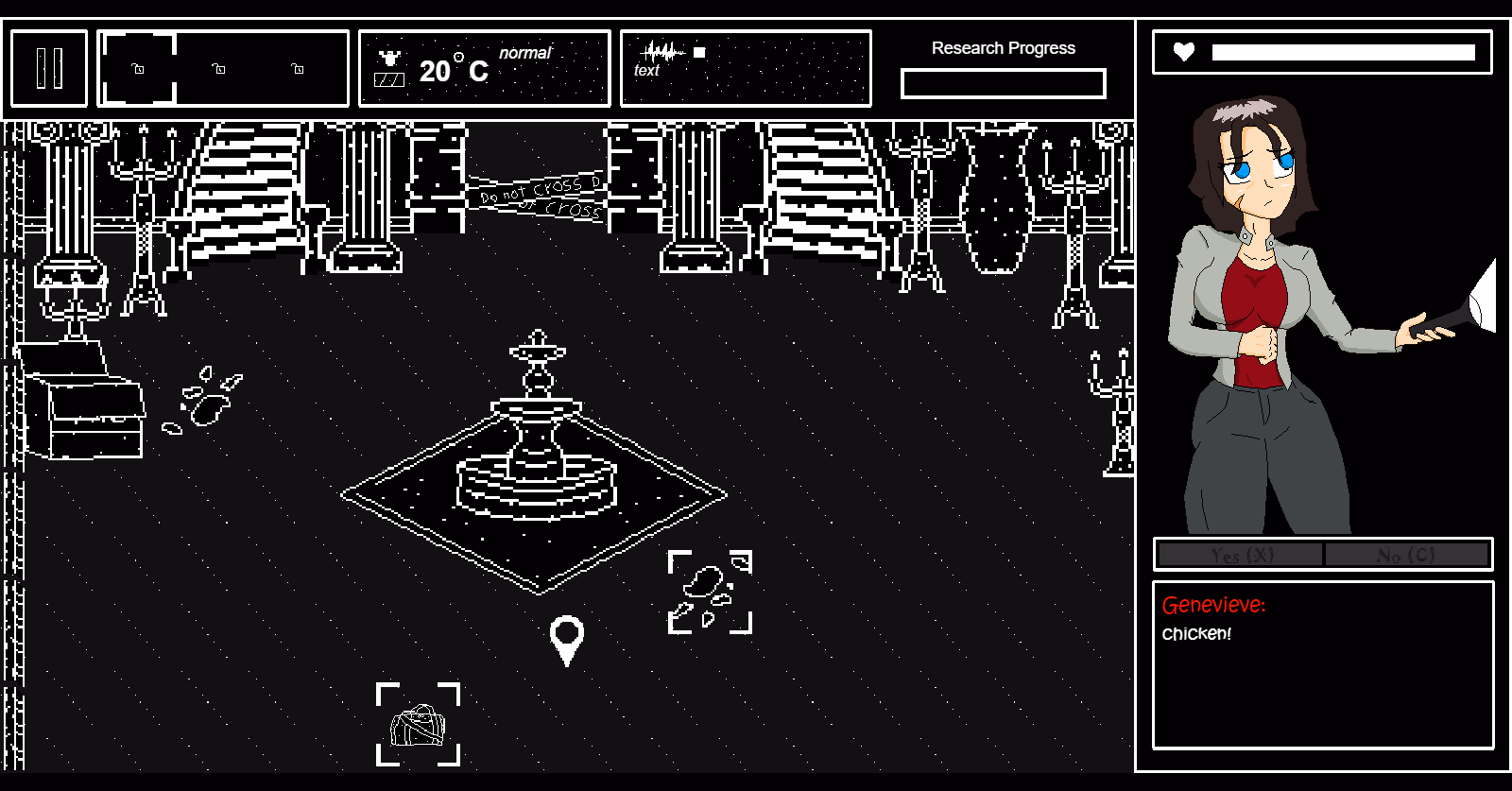Choose the No (C) answer button
Viewport: 1512px width, 791px height.
(x=1406, y=555)
